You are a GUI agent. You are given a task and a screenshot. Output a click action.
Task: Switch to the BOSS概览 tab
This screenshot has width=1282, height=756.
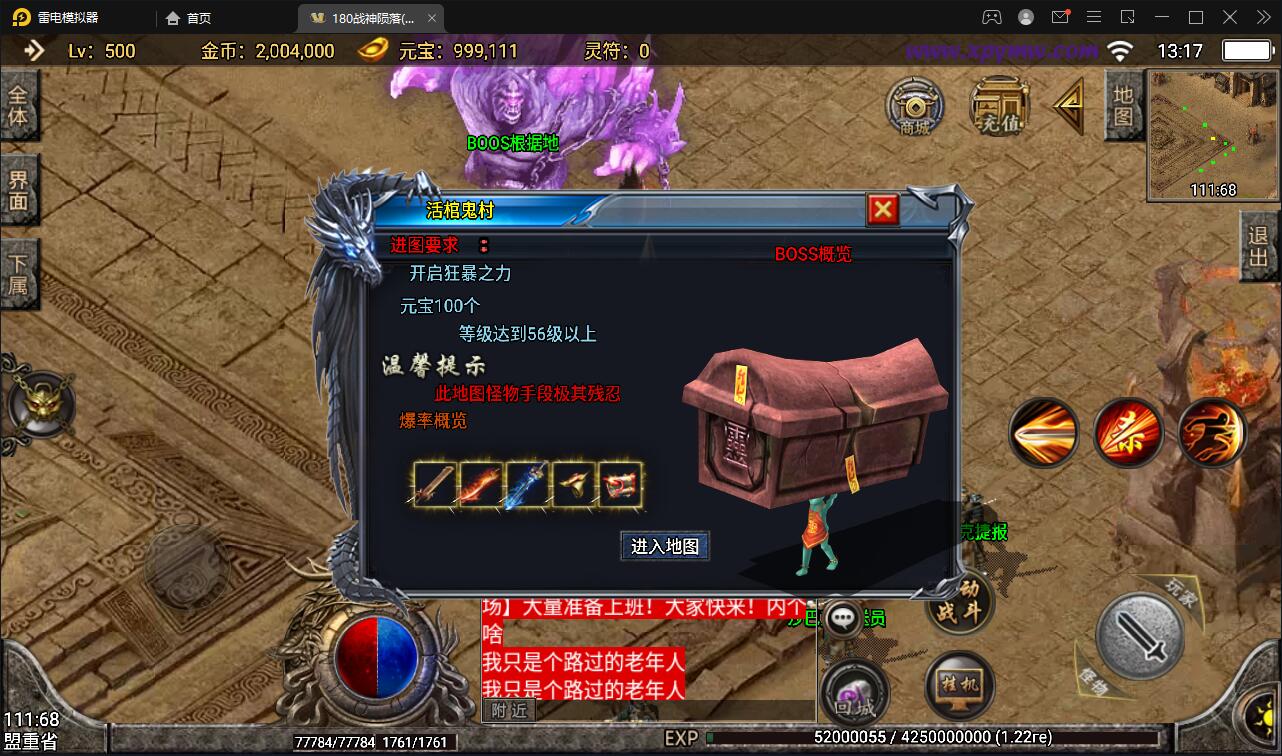point(813,253)
